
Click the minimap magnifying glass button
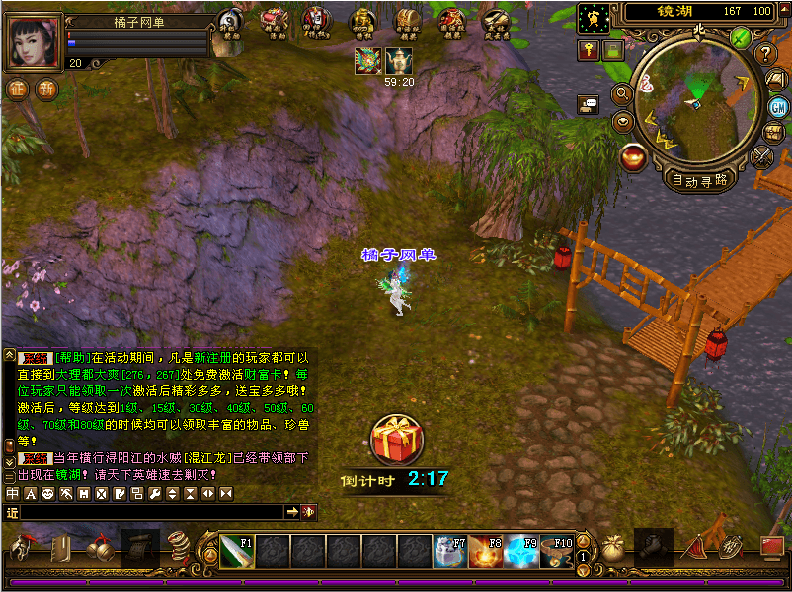click(621, 94)
